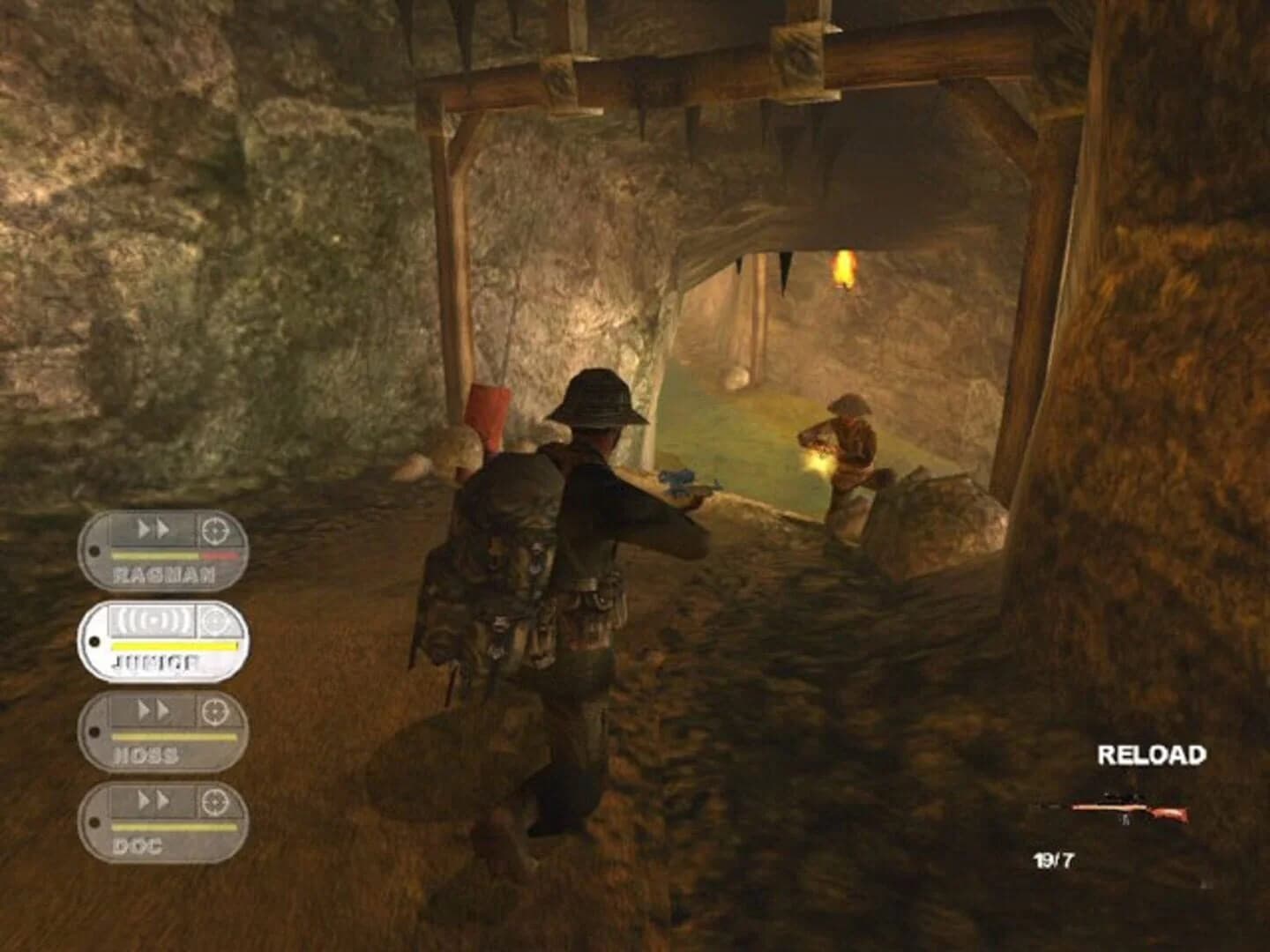
Task: Select the crosshair icon on HOSS's dog tag
Action: [x=217, y=710]
